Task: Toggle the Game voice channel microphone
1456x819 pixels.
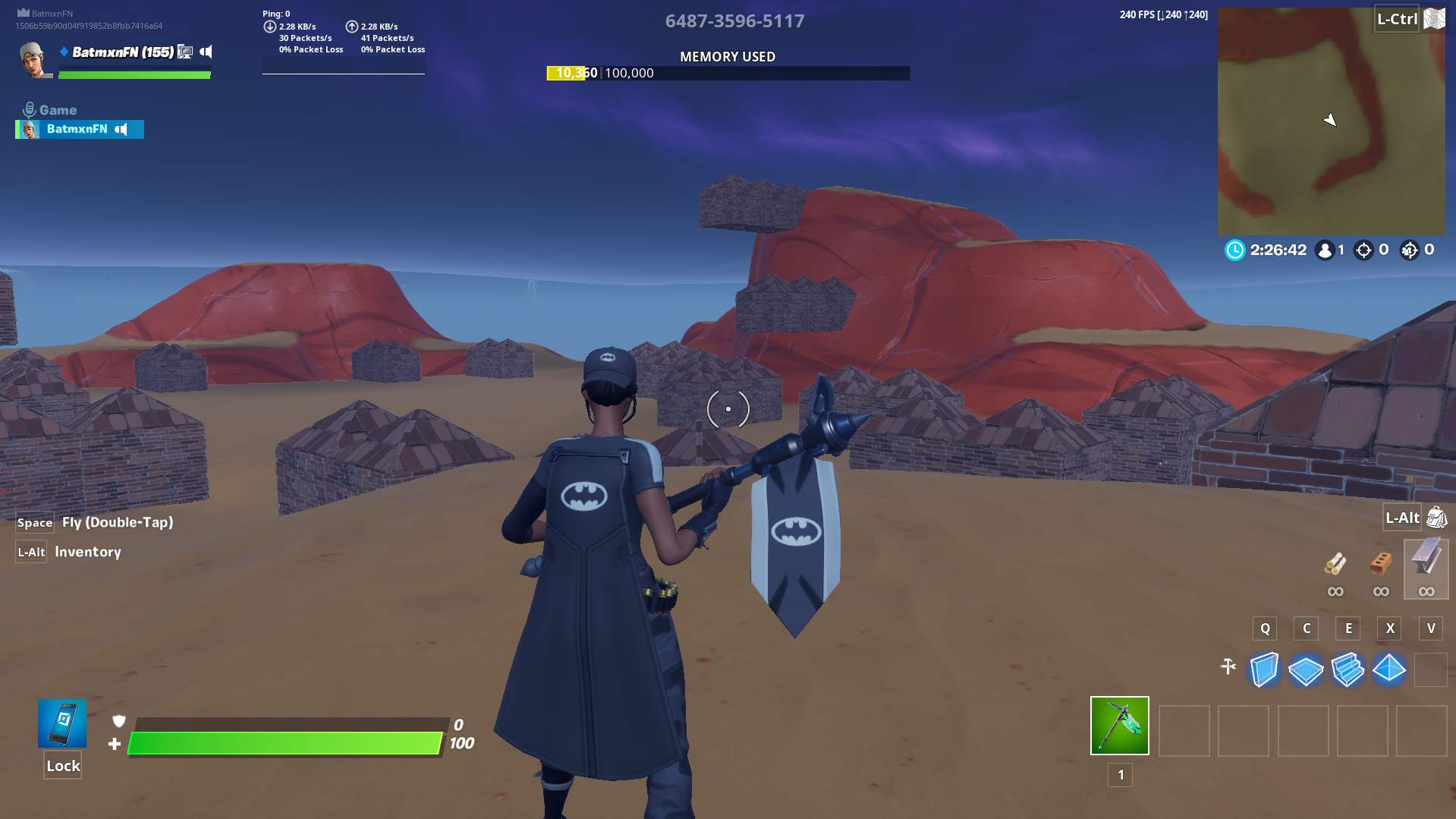Action: tap(28, 109)
